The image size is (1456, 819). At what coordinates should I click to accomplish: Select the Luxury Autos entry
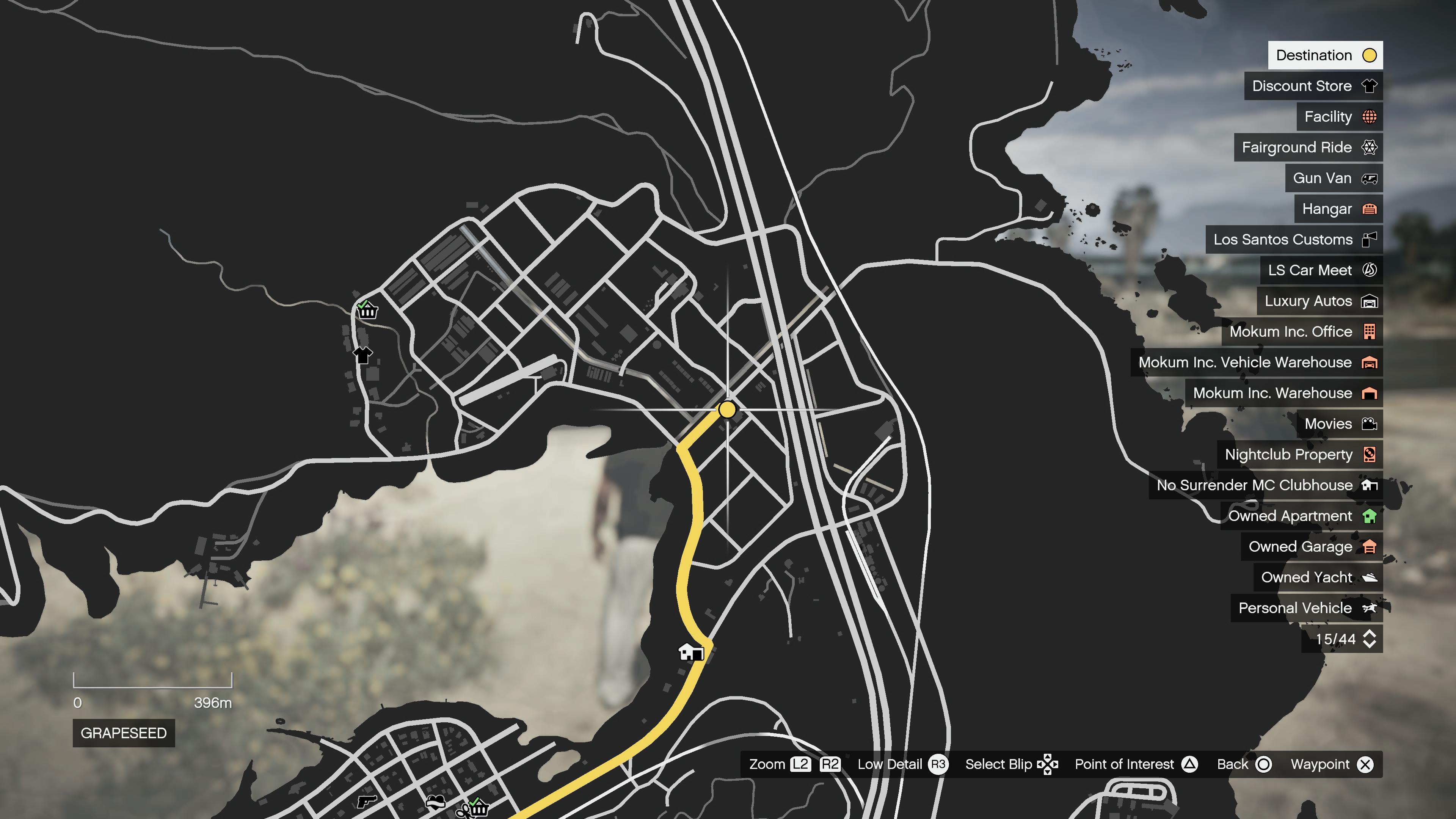click(x=1319, y=301)
